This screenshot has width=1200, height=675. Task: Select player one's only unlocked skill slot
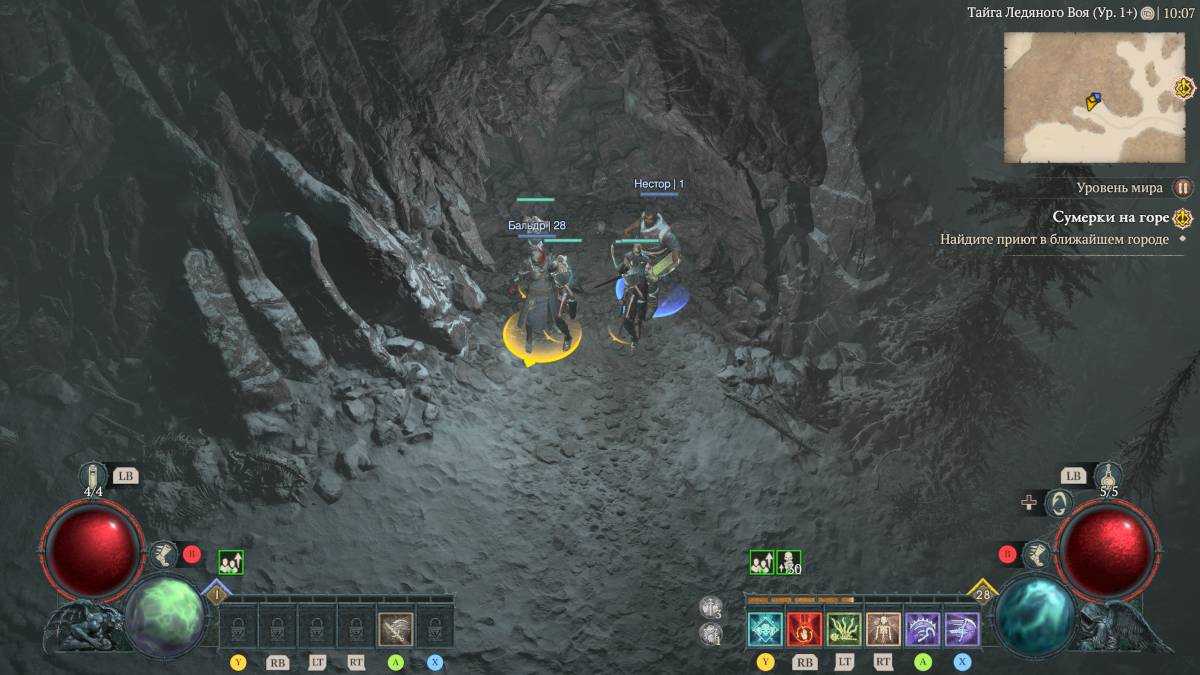pos(396,629)
